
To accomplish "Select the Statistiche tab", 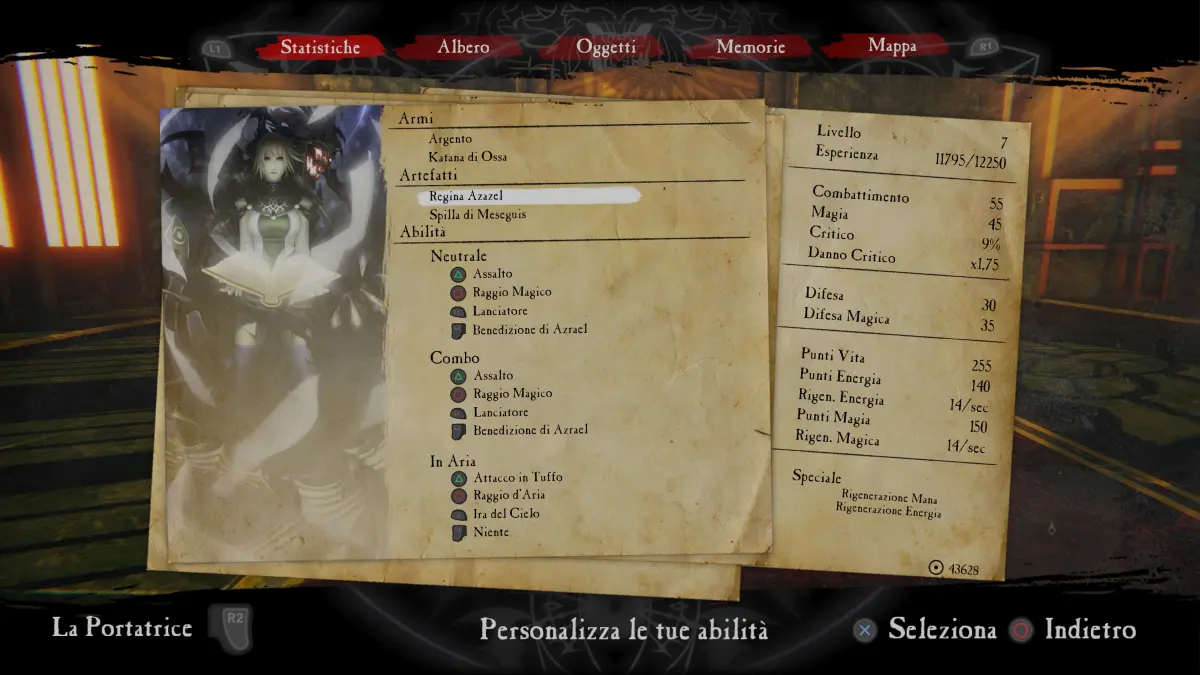I will point(320,47).
